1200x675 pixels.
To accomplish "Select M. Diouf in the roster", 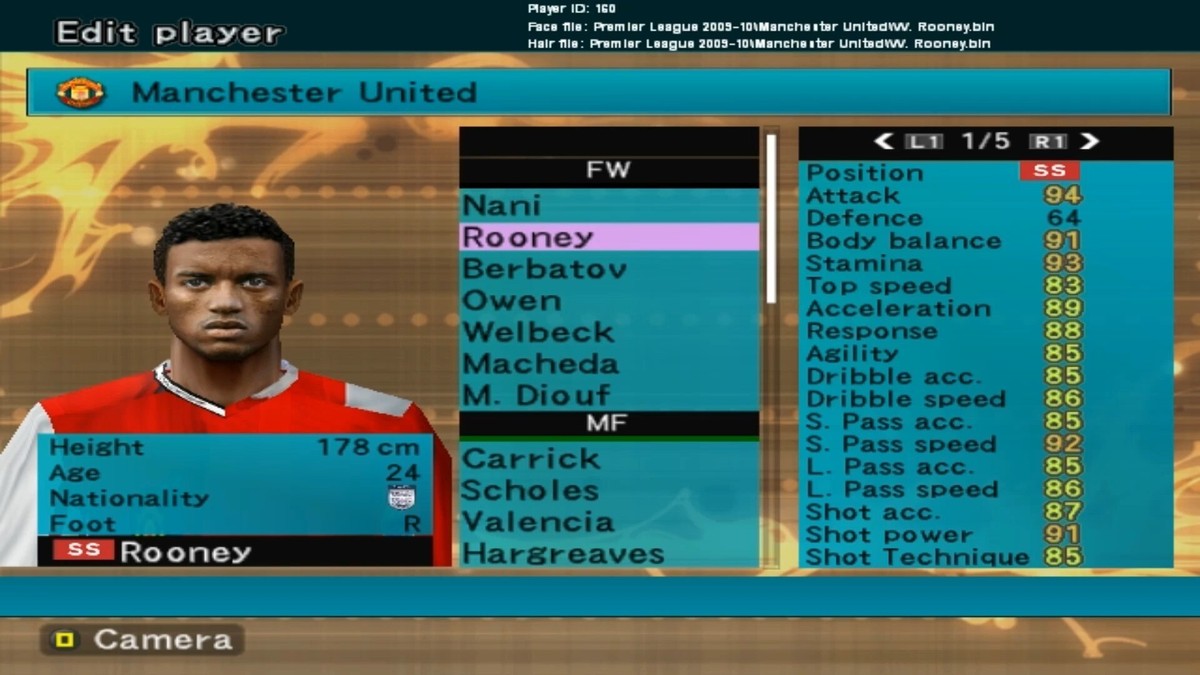I will (537, 395).
